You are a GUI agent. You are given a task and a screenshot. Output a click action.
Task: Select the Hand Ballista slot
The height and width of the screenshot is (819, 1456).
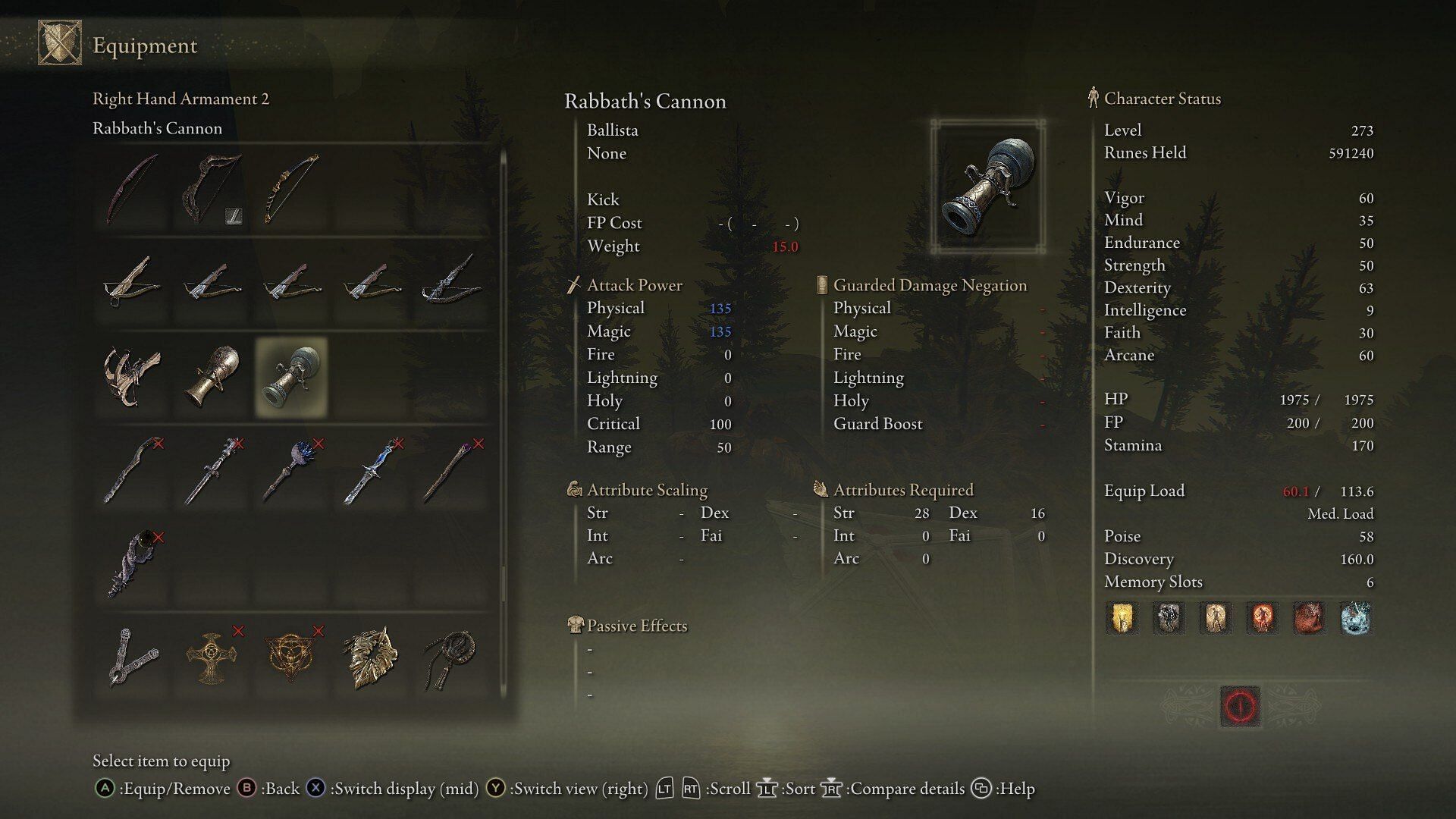pyautogui.click(x=133, y=377)
